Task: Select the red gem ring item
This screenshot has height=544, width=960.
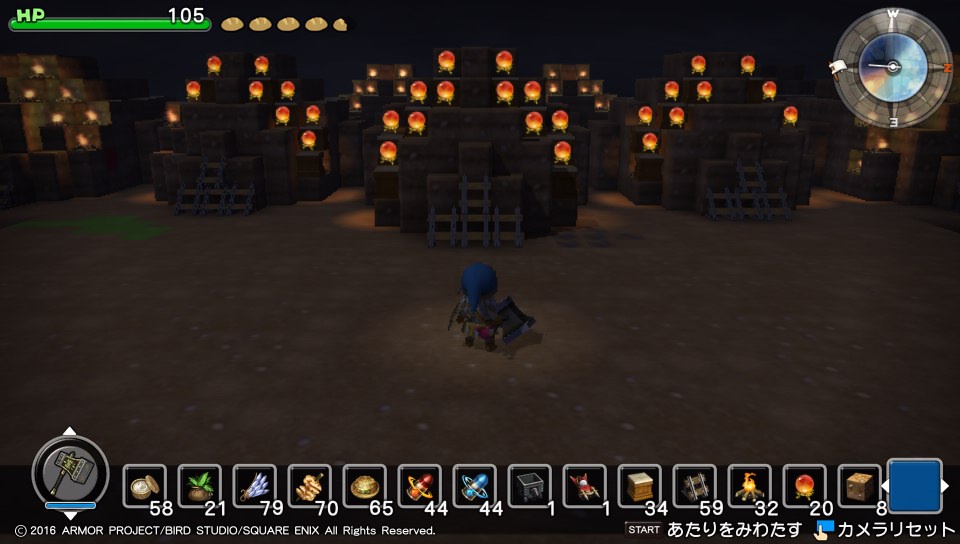Action: [420, 487]
